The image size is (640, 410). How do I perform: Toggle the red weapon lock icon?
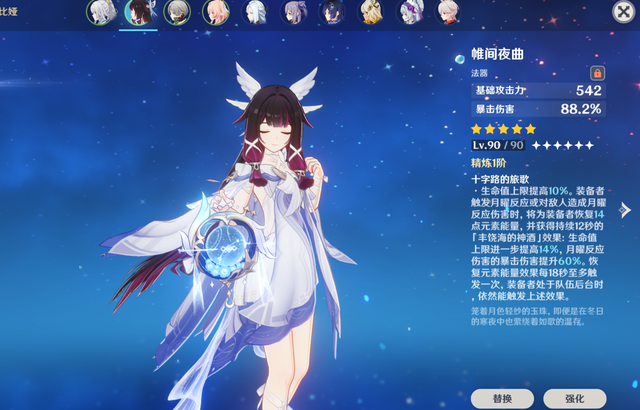click(598, 73)
